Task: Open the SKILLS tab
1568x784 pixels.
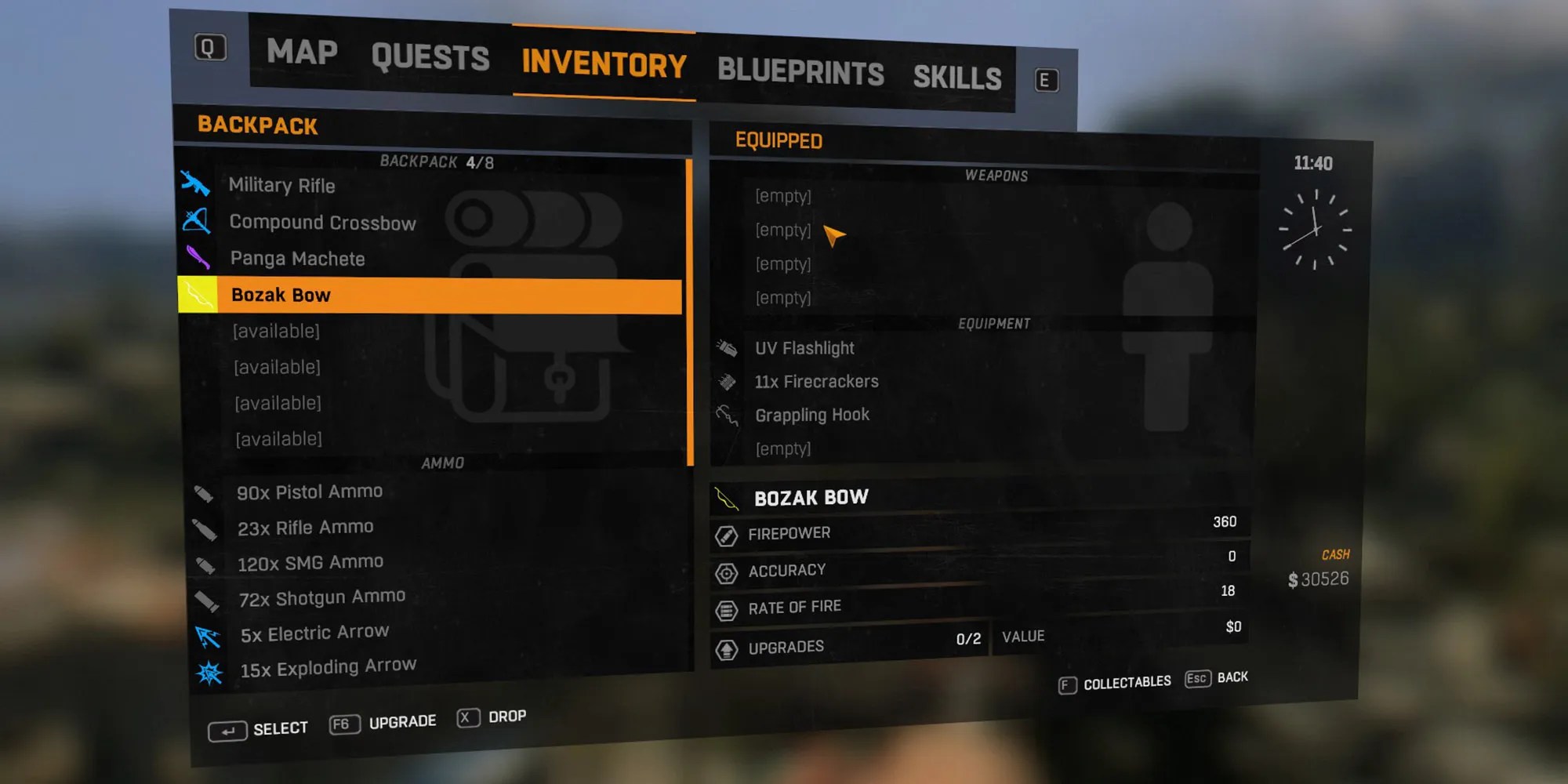Action: point(957,77)
